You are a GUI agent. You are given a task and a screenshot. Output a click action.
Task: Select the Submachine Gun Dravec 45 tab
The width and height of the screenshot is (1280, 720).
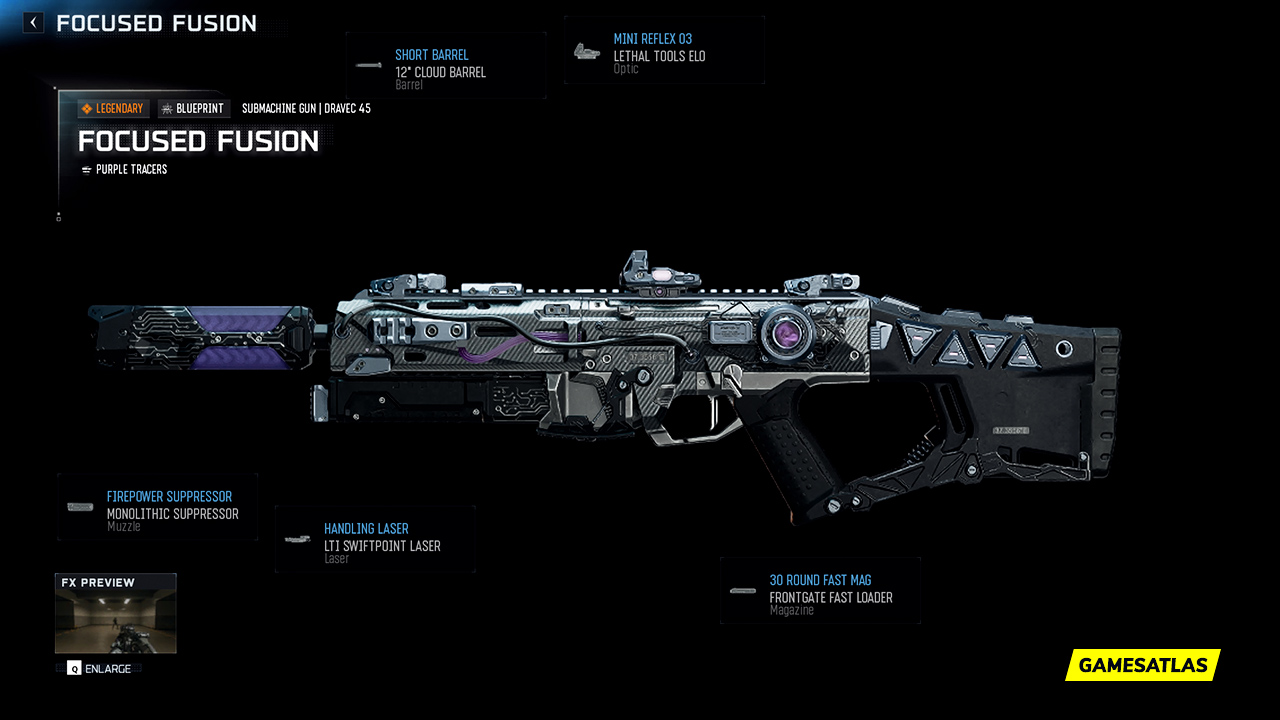pos(305,108)
